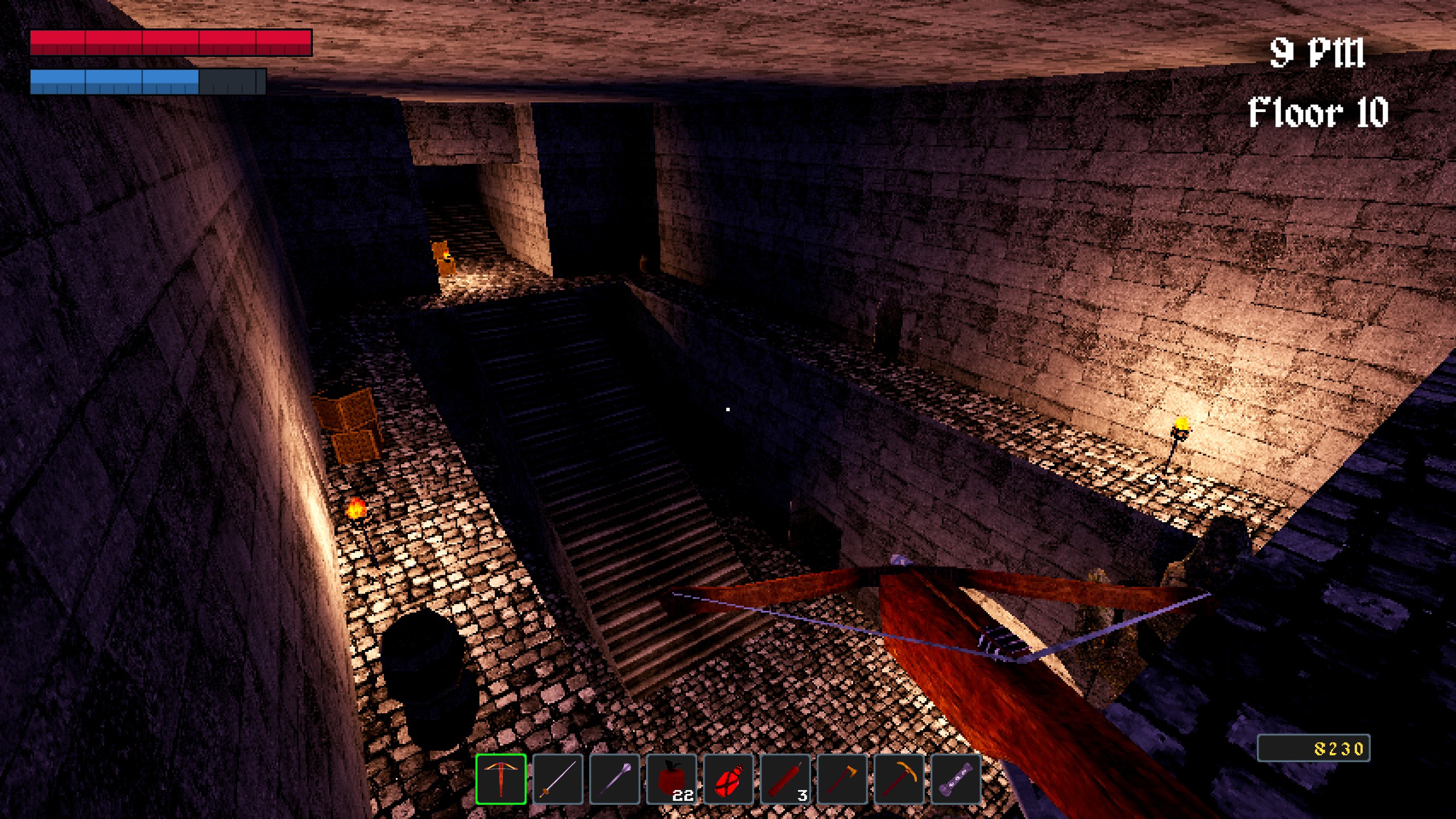The height and width of the screenshot is (819, 1456).
Task: Toggle the currently highlighted green hotbar slot
Action: point(502,779)
